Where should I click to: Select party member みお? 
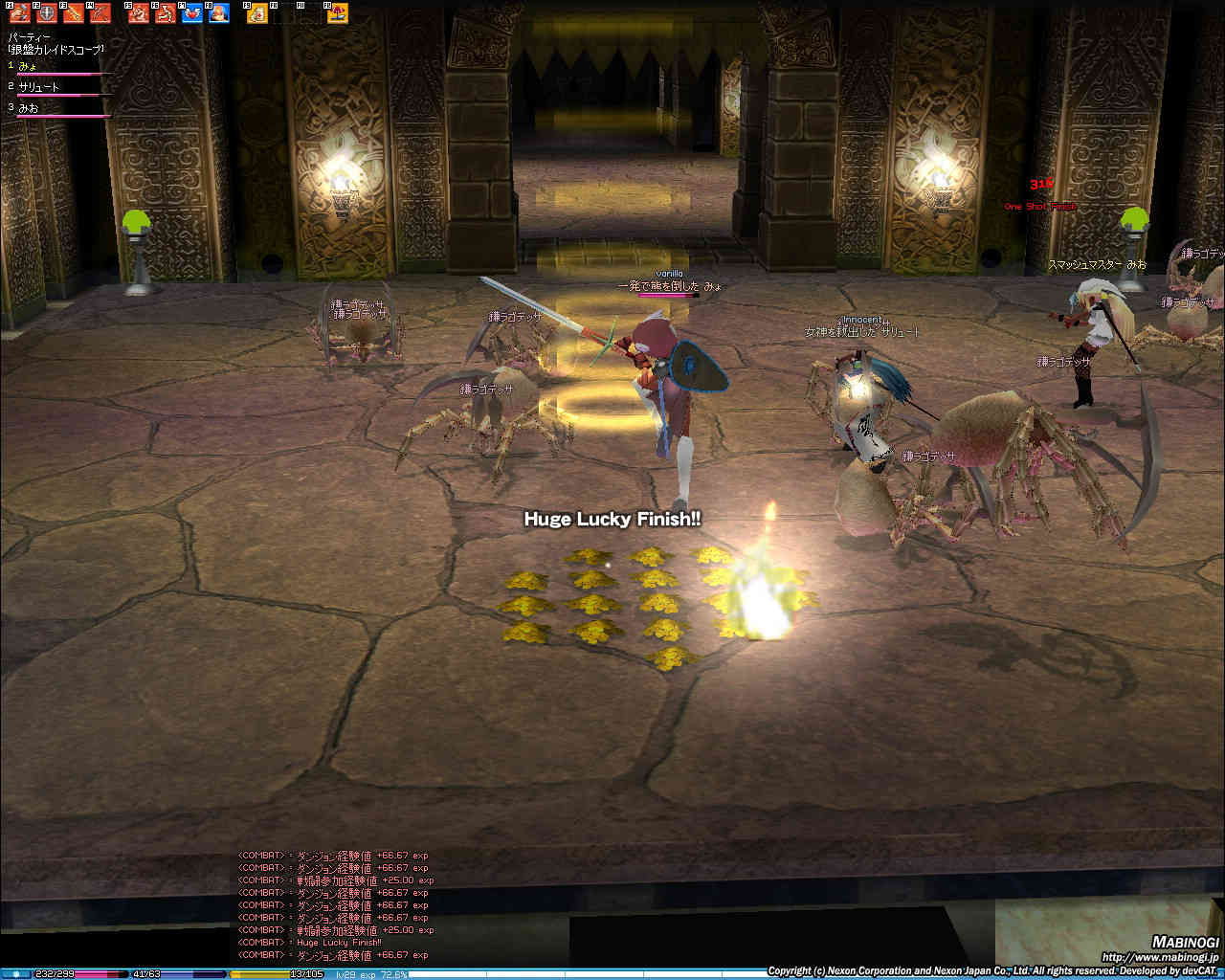coord(29,108)
